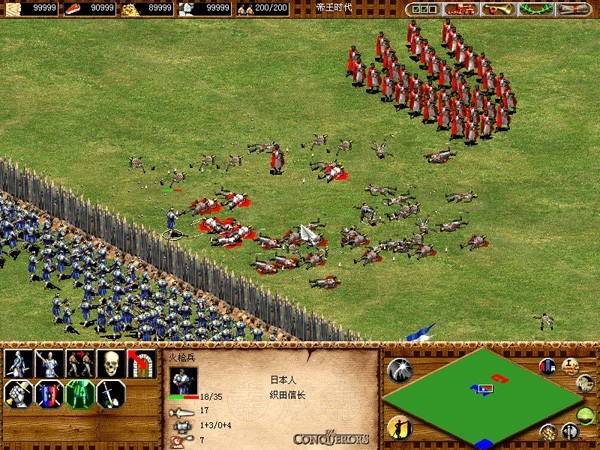This screenshot has width=600, height=450.
Task: Activate the guard command icon
Action: [x=49, y=363]
